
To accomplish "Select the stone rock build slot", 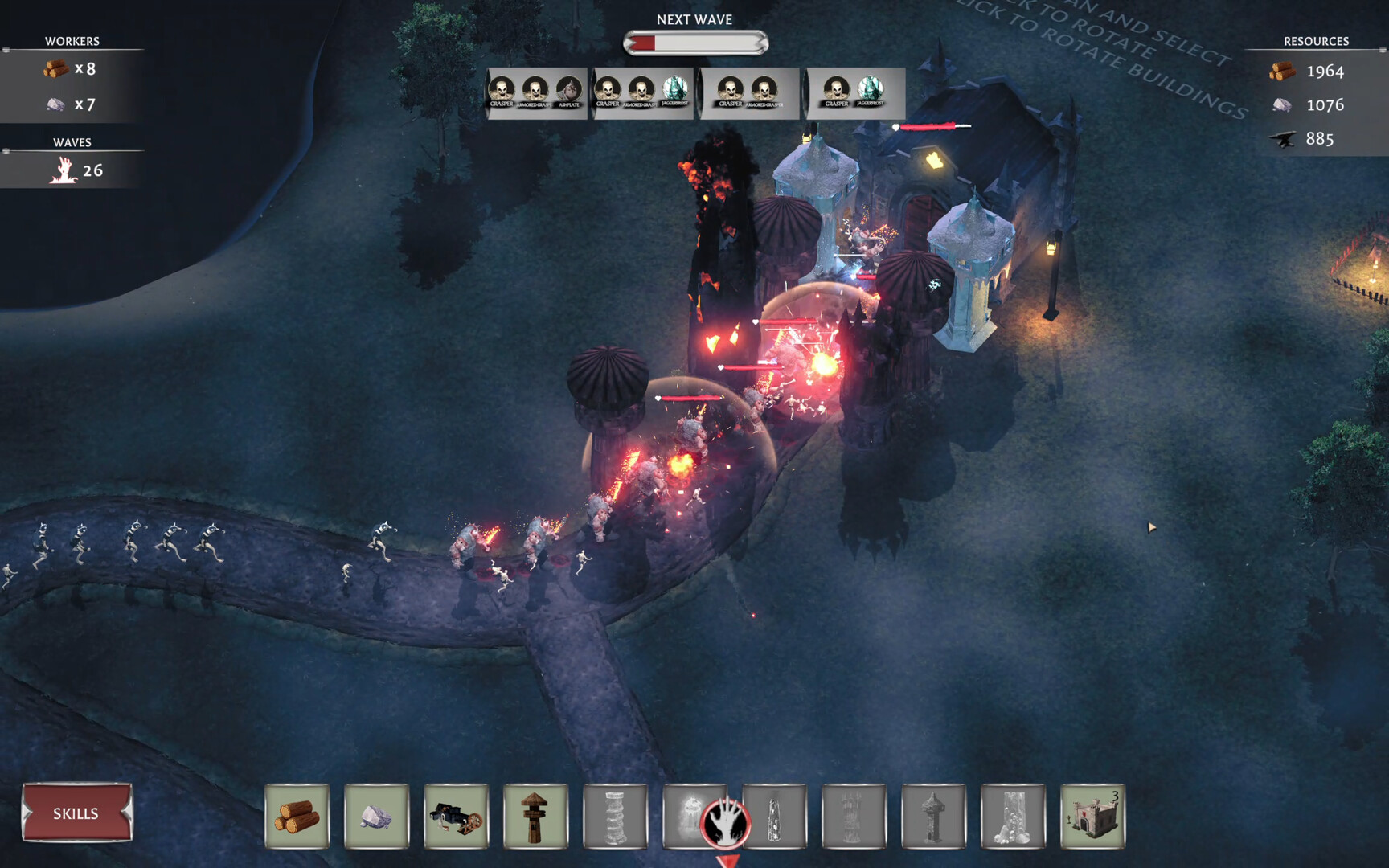I will click(x=376, y=817).
